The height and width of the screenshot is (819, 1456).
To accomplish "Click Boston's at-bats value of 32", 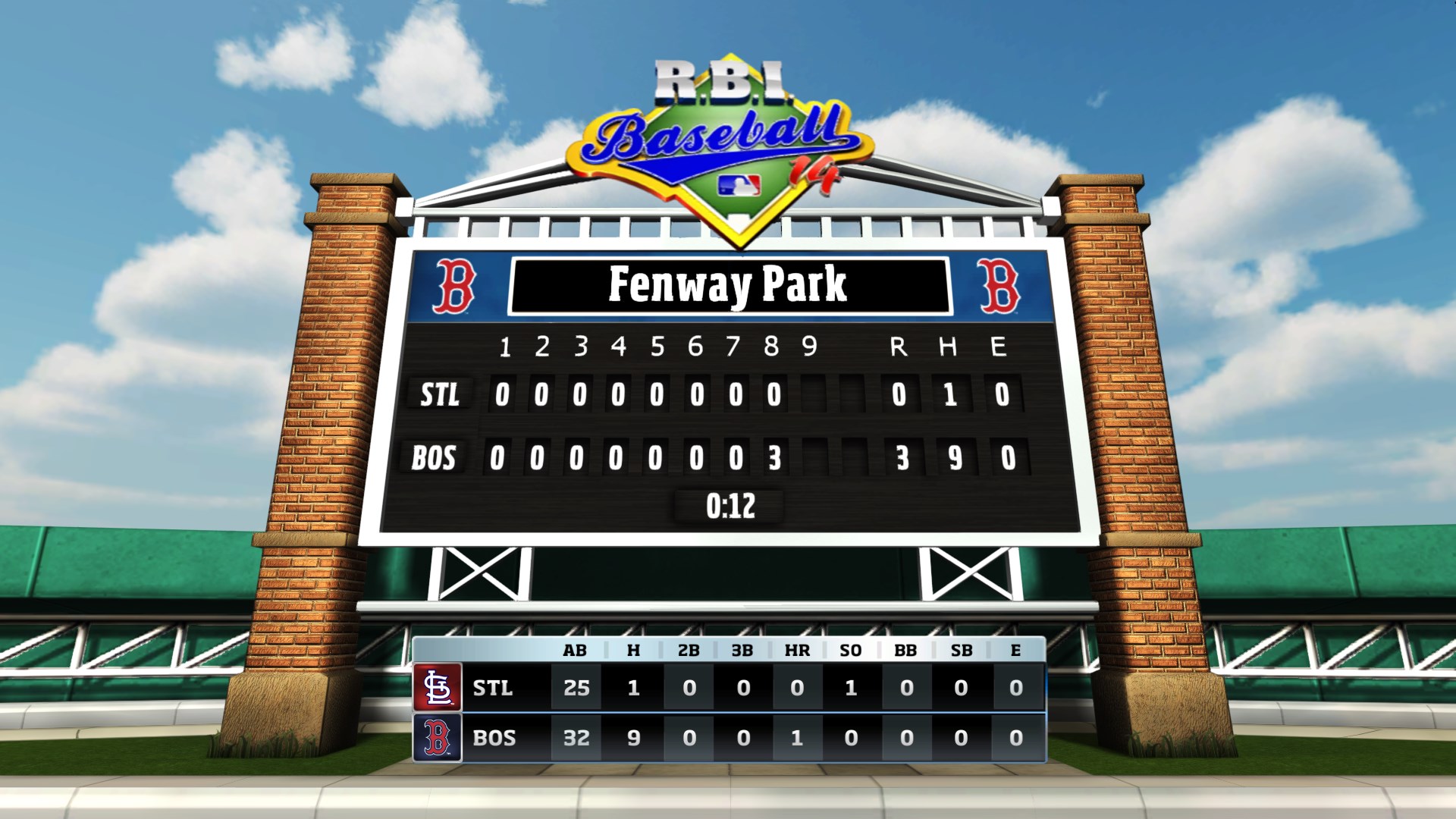I will (576, 738).
